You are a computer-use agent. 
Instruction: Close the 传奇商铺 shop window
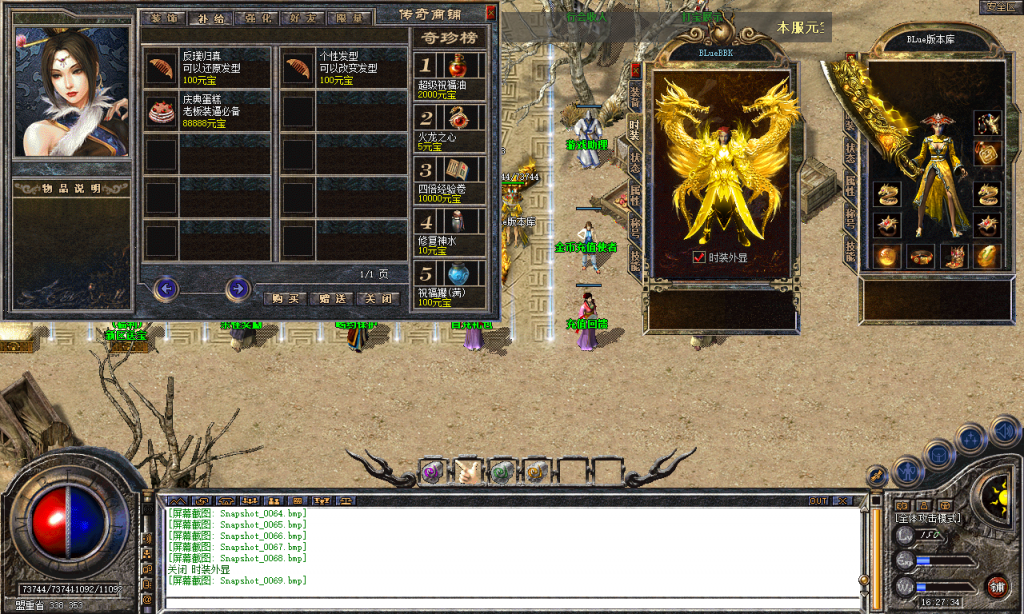pos(490,13)
